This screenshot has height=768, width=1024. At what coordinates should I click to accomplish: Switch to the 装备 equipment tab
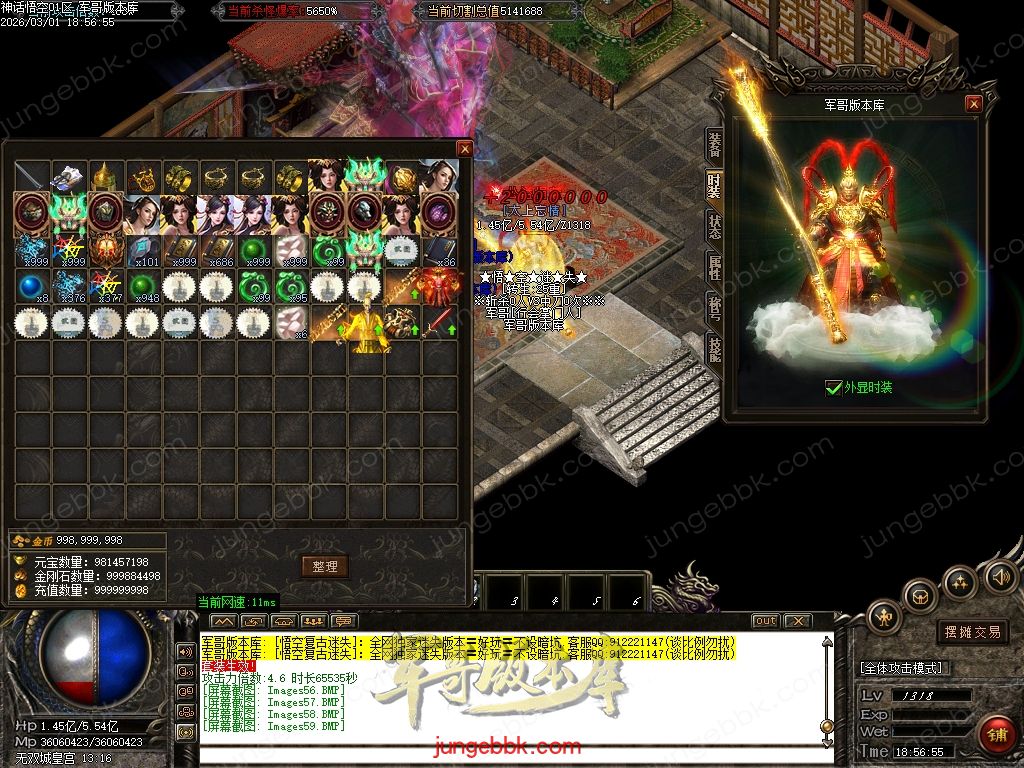pyautogui.click(x=714, y=145)
